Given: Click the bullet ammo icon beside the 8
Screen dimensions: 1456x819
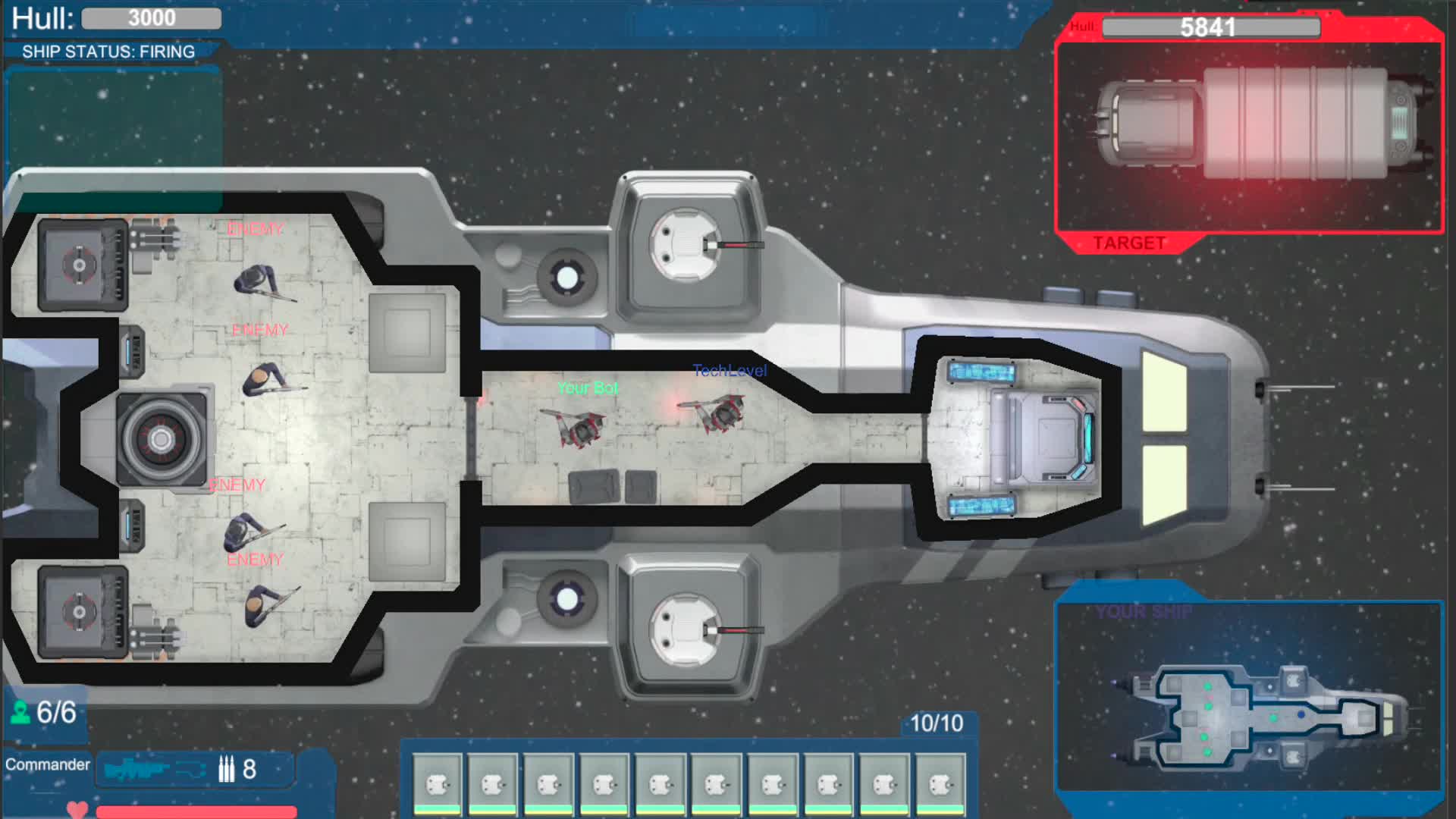Looking at the screenshot, I should pos(225,769).
